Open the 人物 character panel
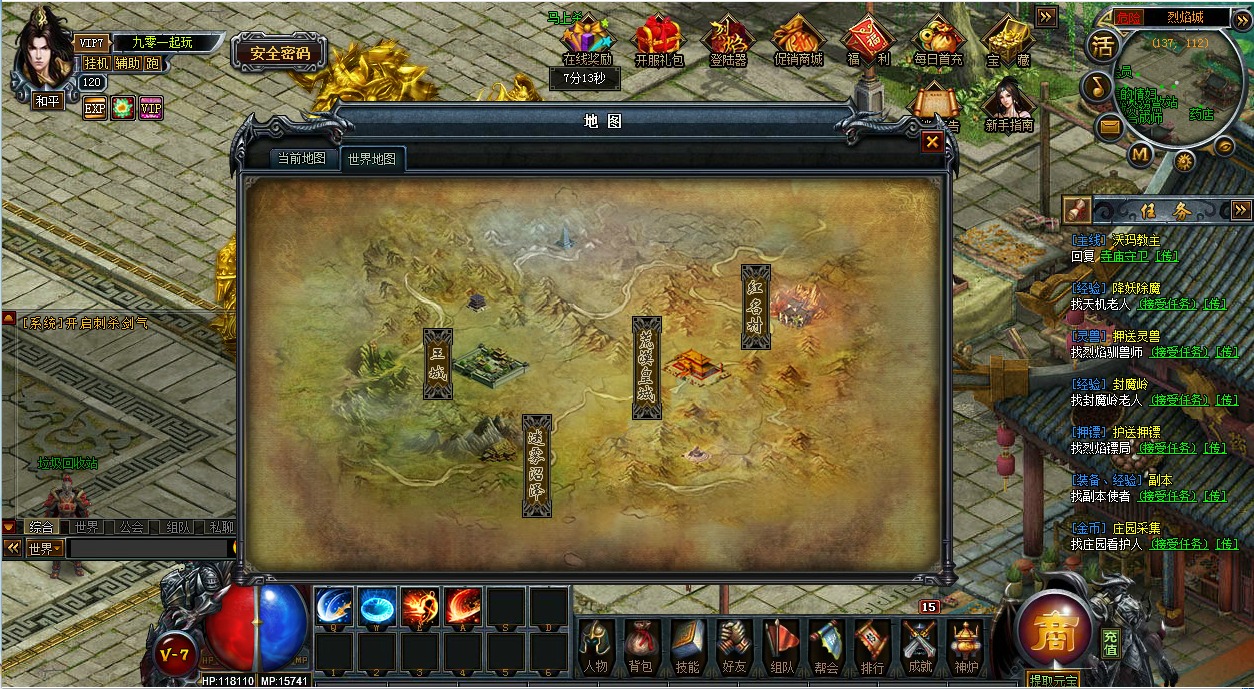This screenshot has width=1254, height=689. tap(595, 646)
